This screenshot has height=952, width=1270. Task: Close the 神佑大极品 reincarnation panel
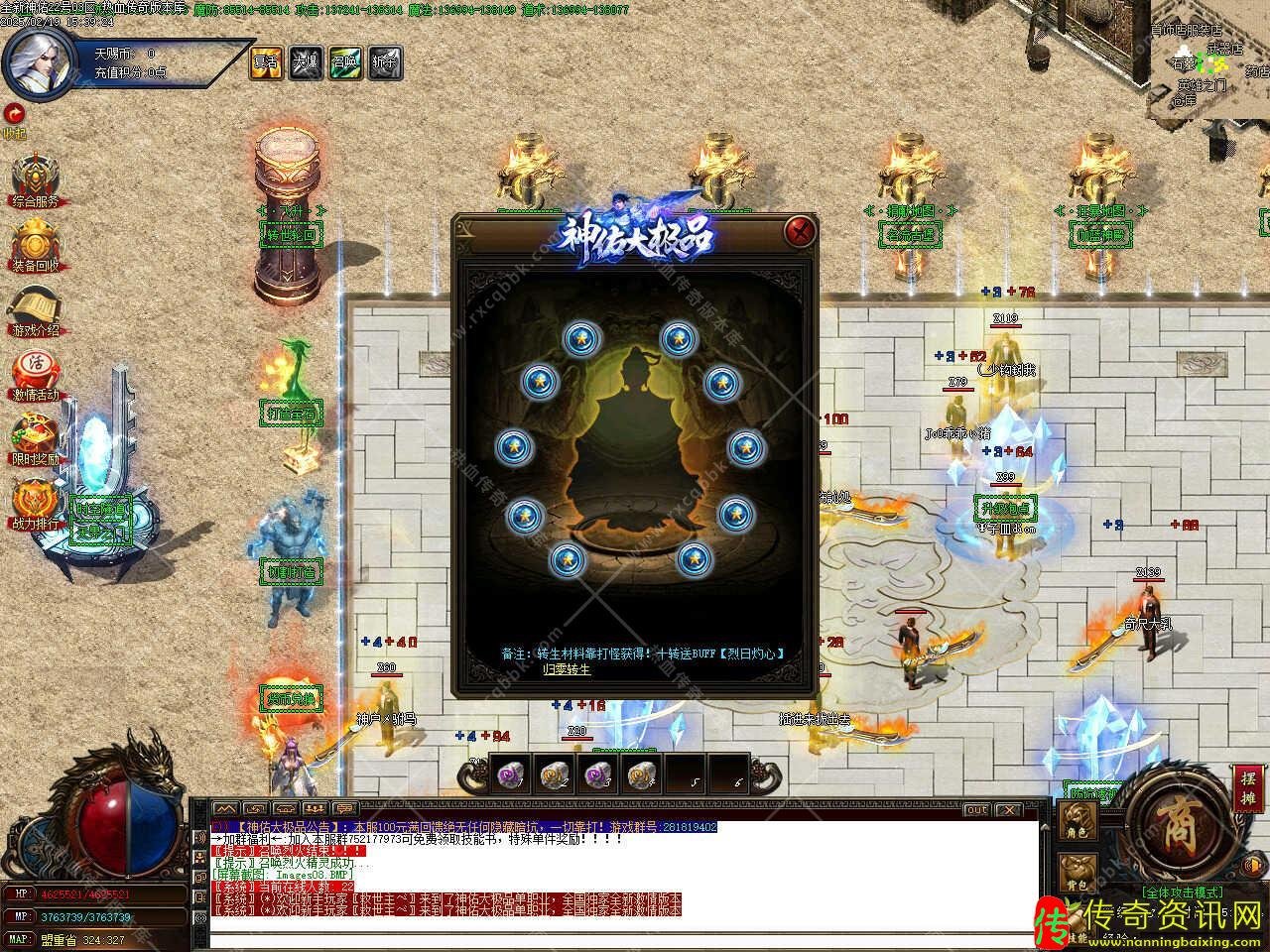(x=800, y=232)
